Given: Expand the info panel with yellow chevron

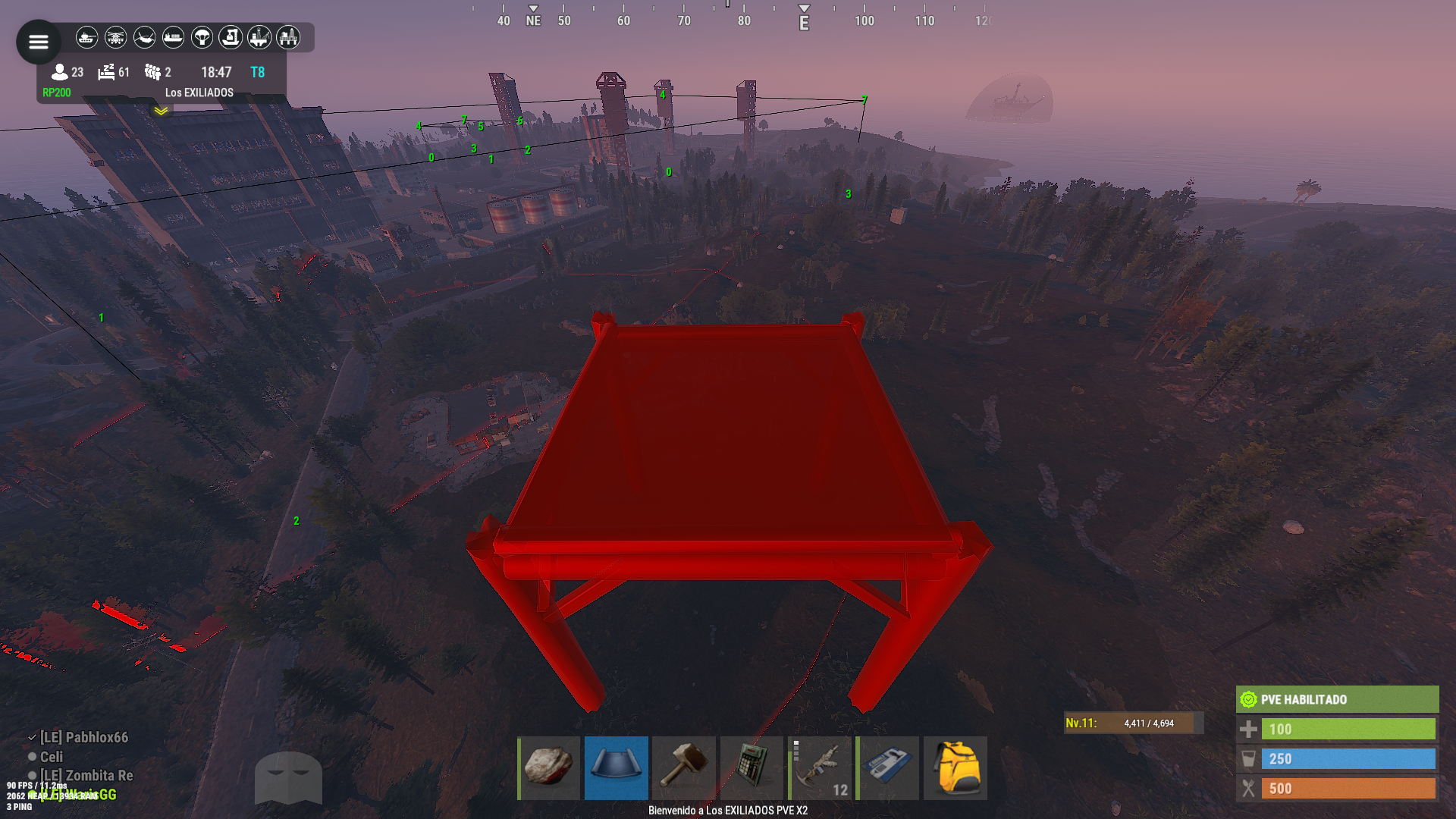Looking at the screenshot, I should 161,111.
